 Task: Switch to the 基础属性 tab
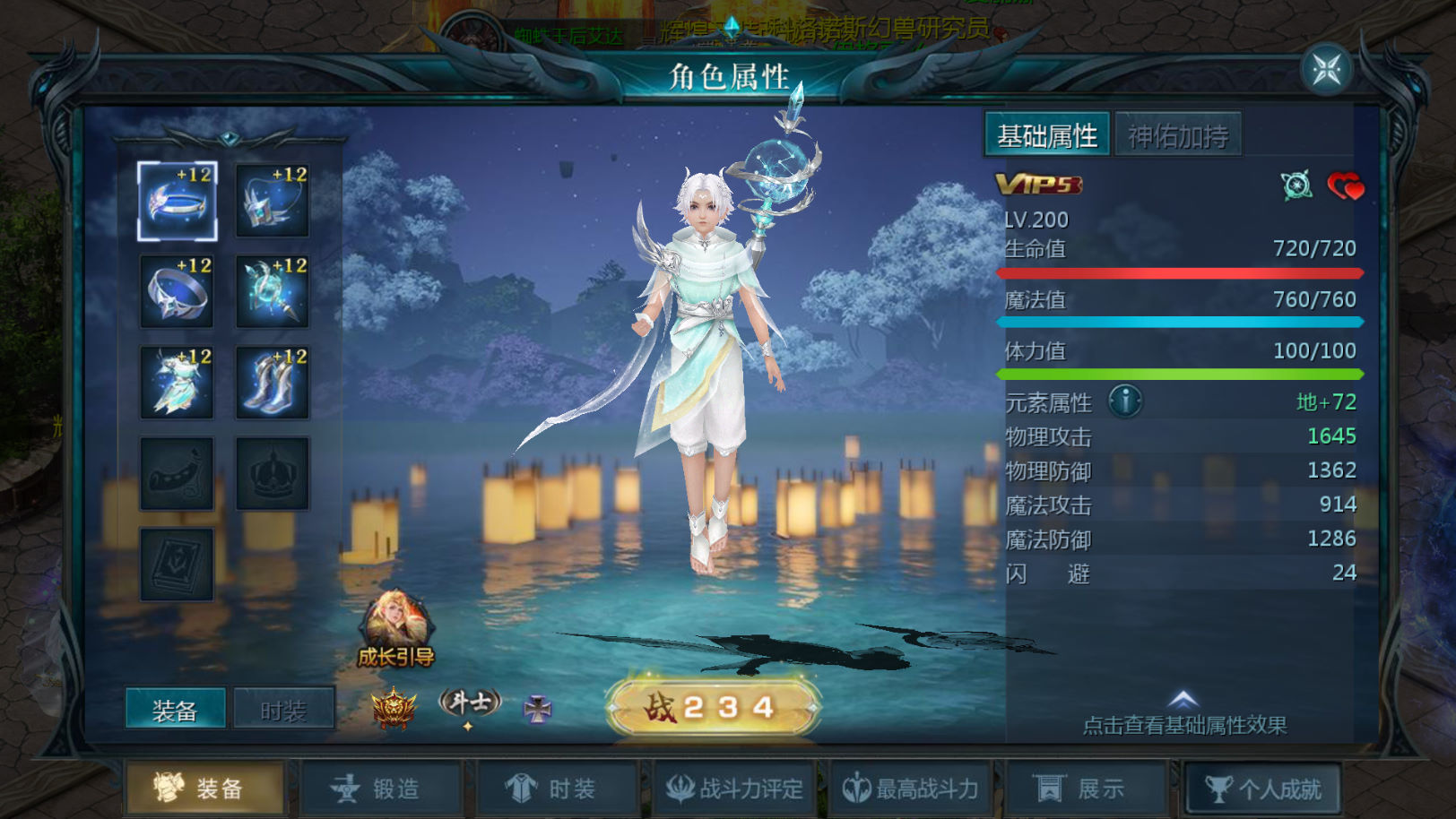(x=1047, y=135)
